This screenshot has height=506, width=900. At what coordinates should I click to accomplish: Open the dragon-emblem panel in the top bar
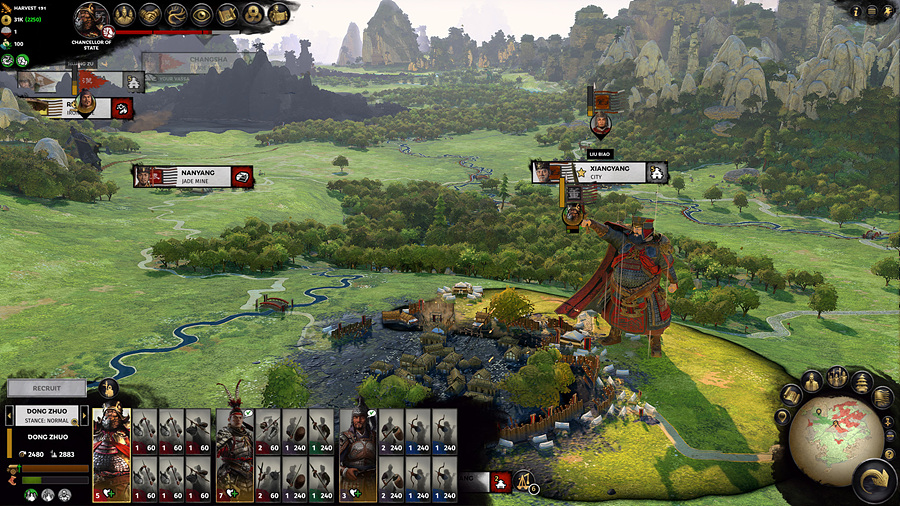pos(176,15)
